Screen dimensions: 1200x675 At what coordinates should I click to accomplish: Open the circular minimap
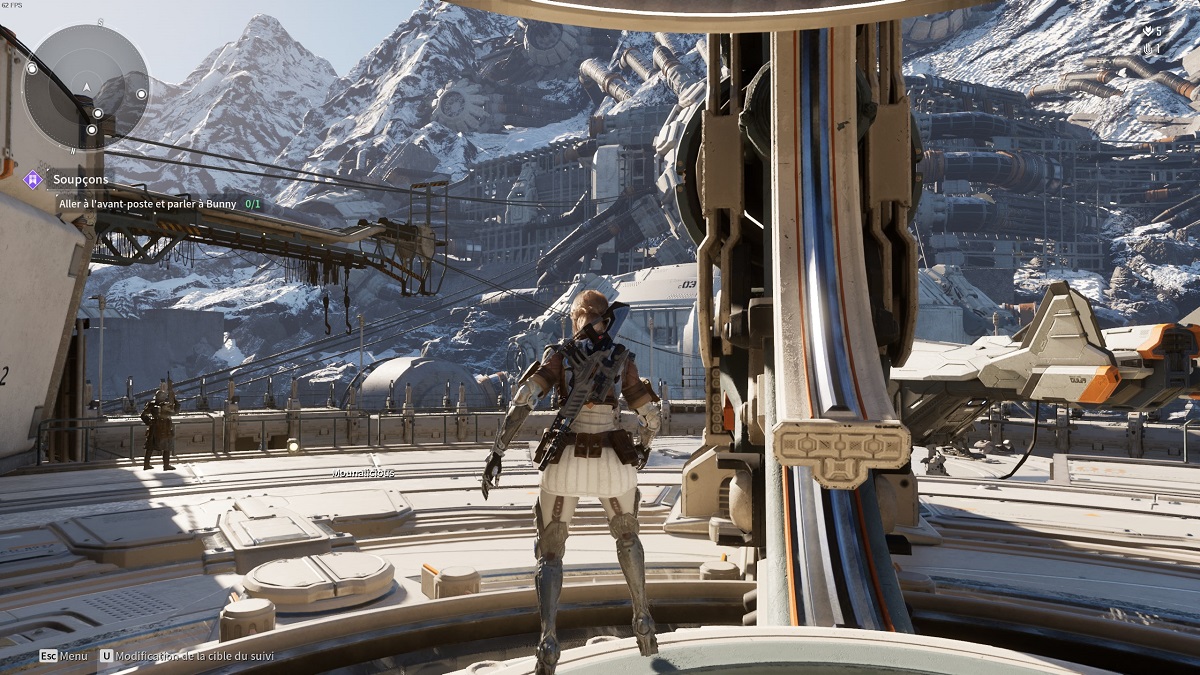tap(86, 87)
